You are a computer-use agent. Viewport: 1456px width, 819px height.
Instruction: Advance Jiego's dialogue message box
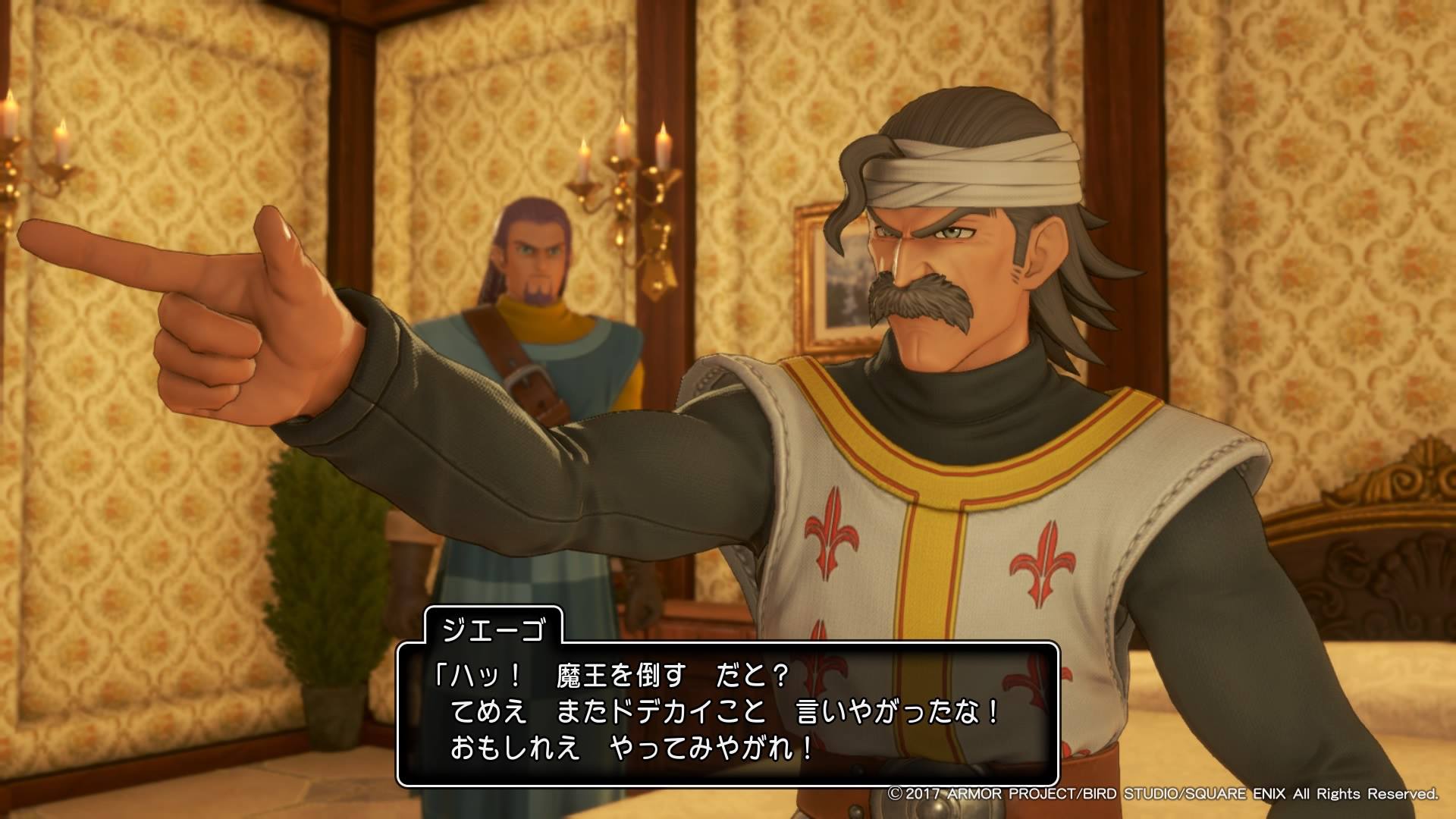pos(726,713)
